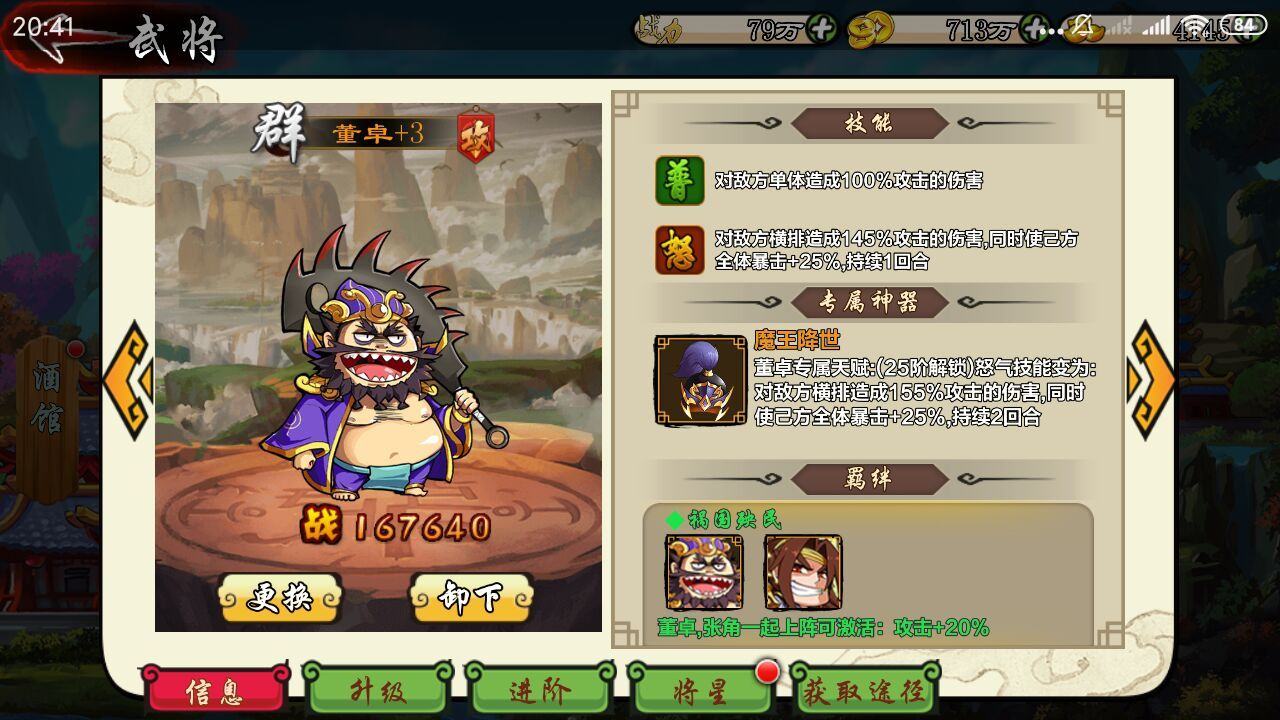
Task: Tap the plus icon beside the 713万 gold
Action: point(1032,29)
